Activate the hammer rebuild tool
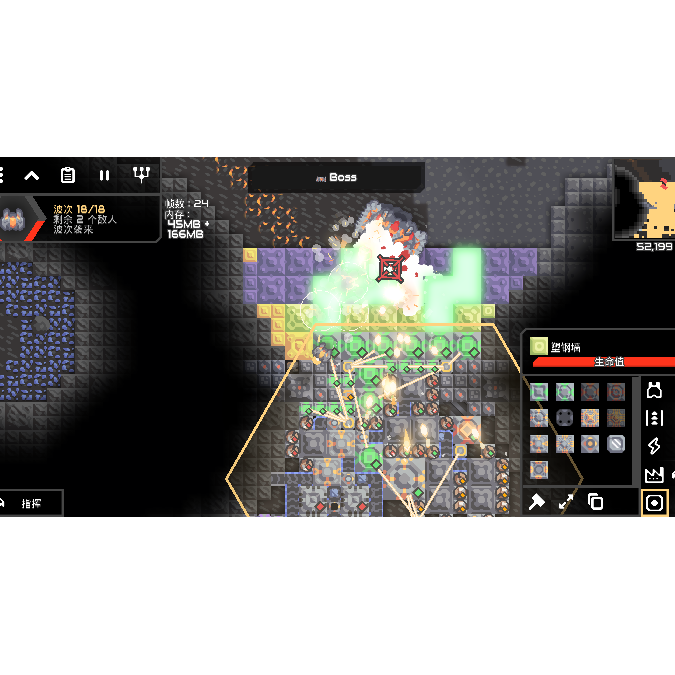Image resolution: width=675 pixels, height=675 pixels. click(537, 502)
